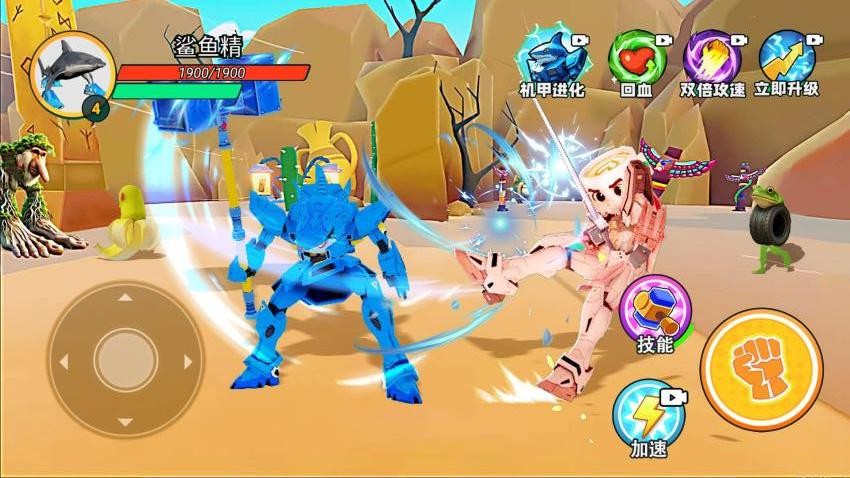This screenshot has width=850, height=478.
Task: Choose the 立即升级 instant level-up icon
Action: [x=787, y=56]
